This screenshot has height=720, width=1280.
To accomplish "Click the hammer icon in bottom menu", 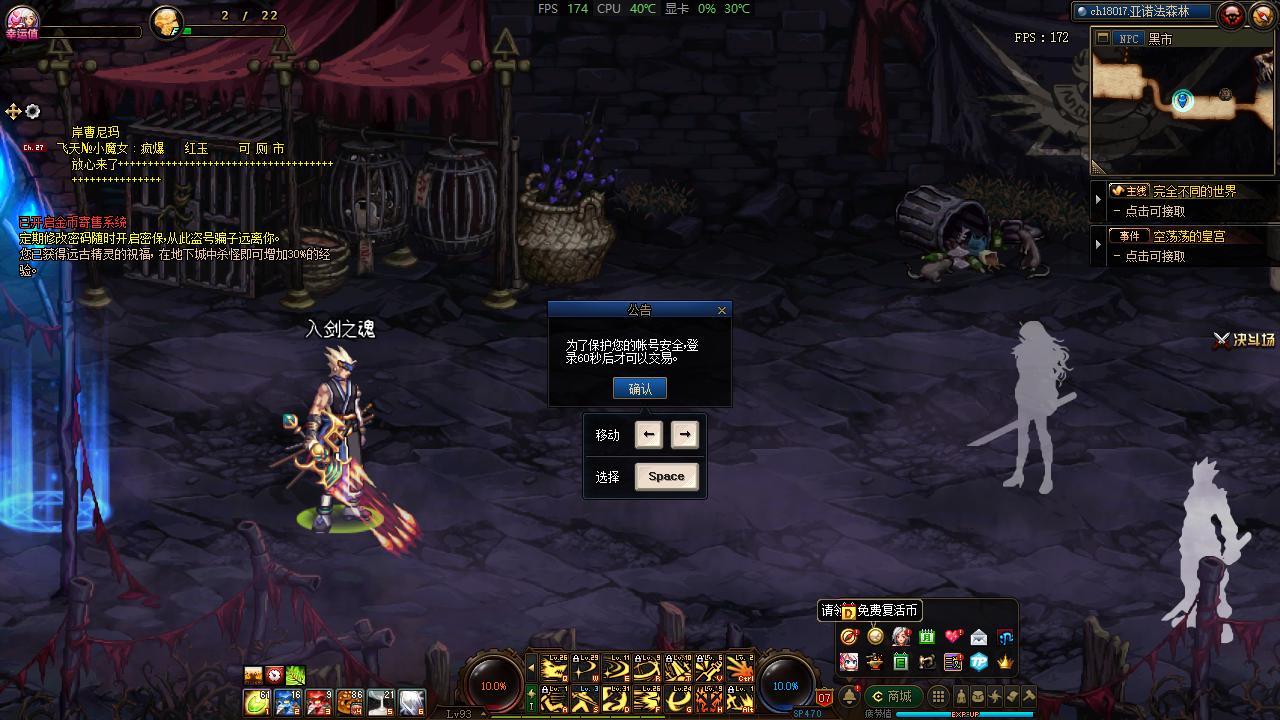I will tap(1028, 696).
